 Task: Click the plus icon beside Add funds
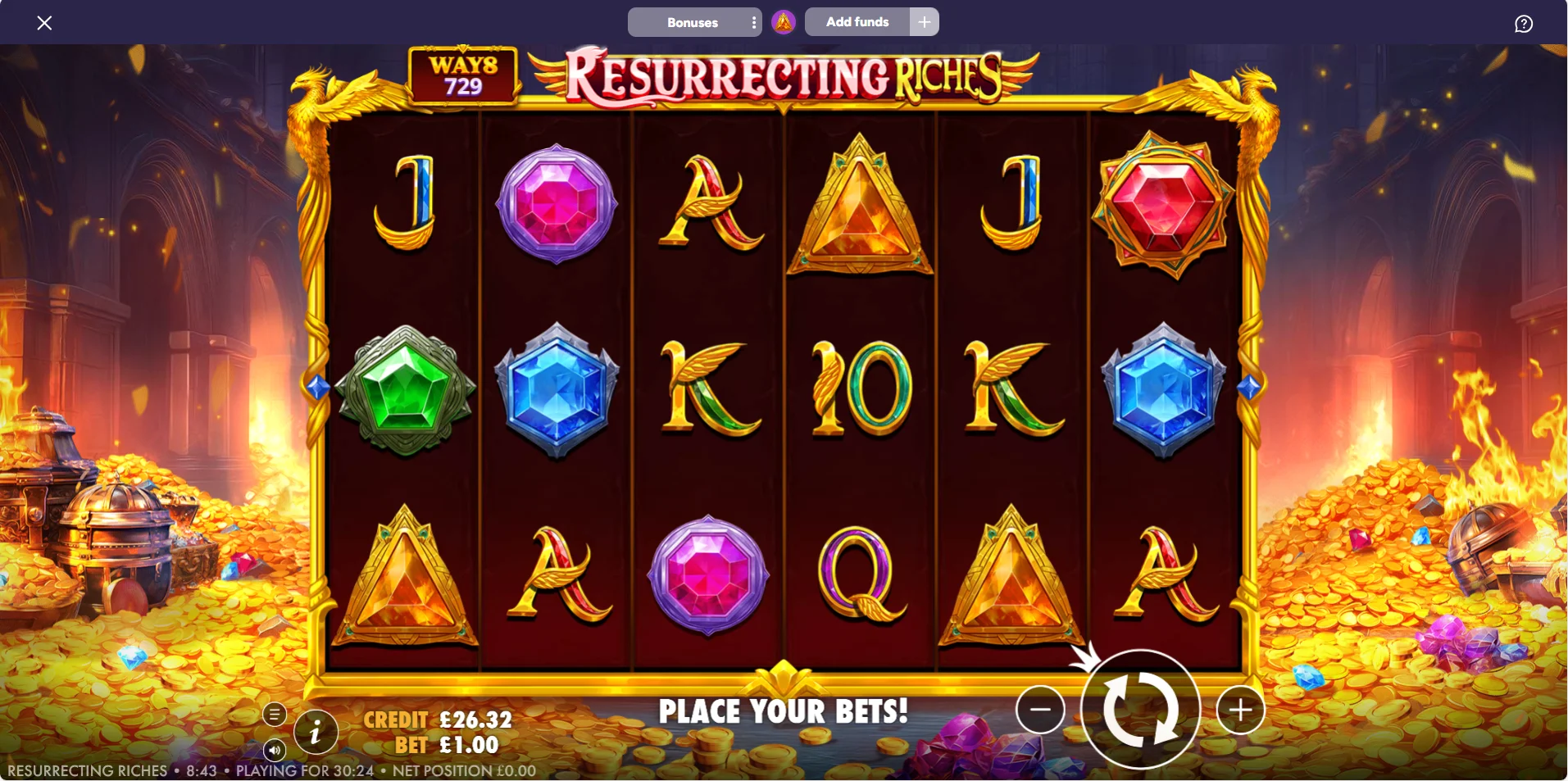[924, 21]
